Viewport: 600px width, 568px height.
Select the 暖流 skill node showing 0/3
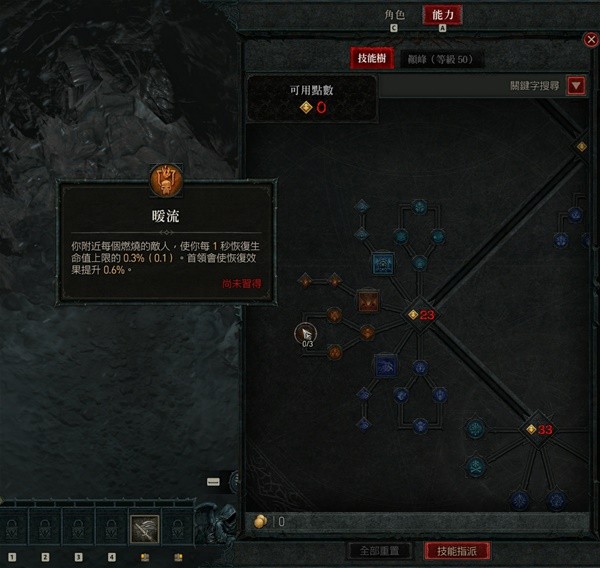click(x=307, y=334)
